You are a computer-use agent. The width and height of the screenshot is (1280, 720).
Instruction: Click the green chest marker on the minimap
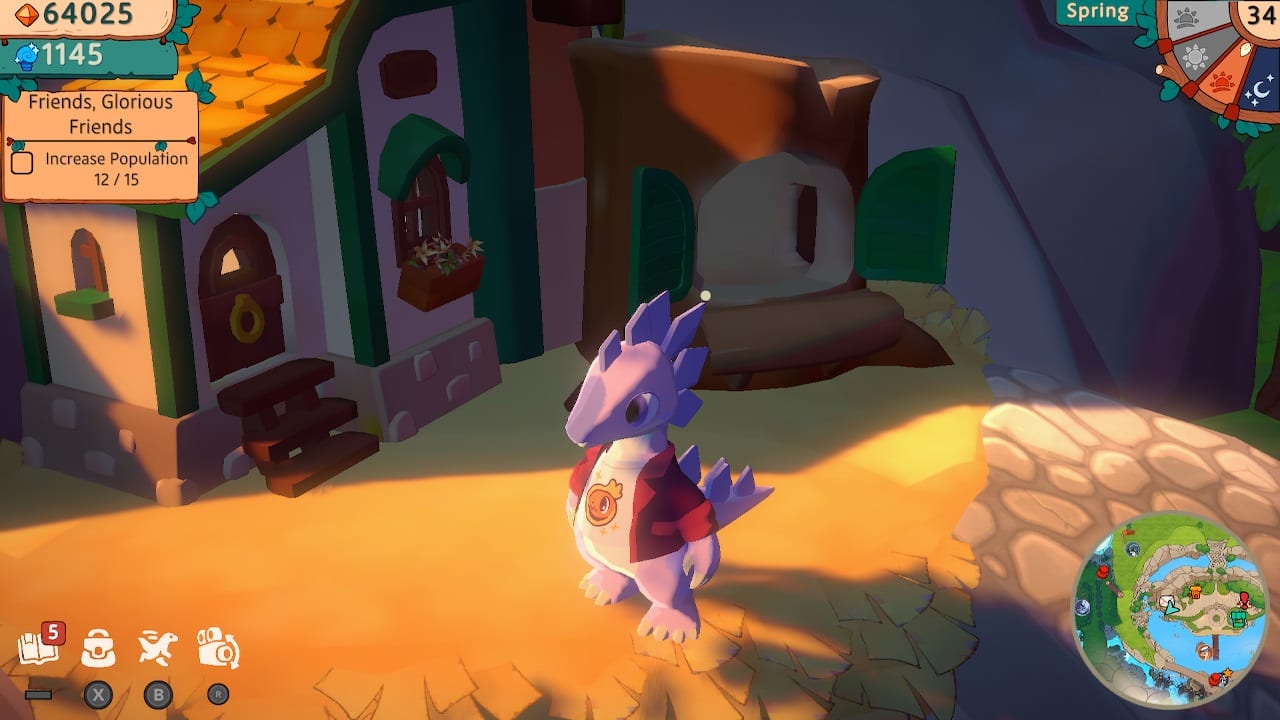(1238, 618)
